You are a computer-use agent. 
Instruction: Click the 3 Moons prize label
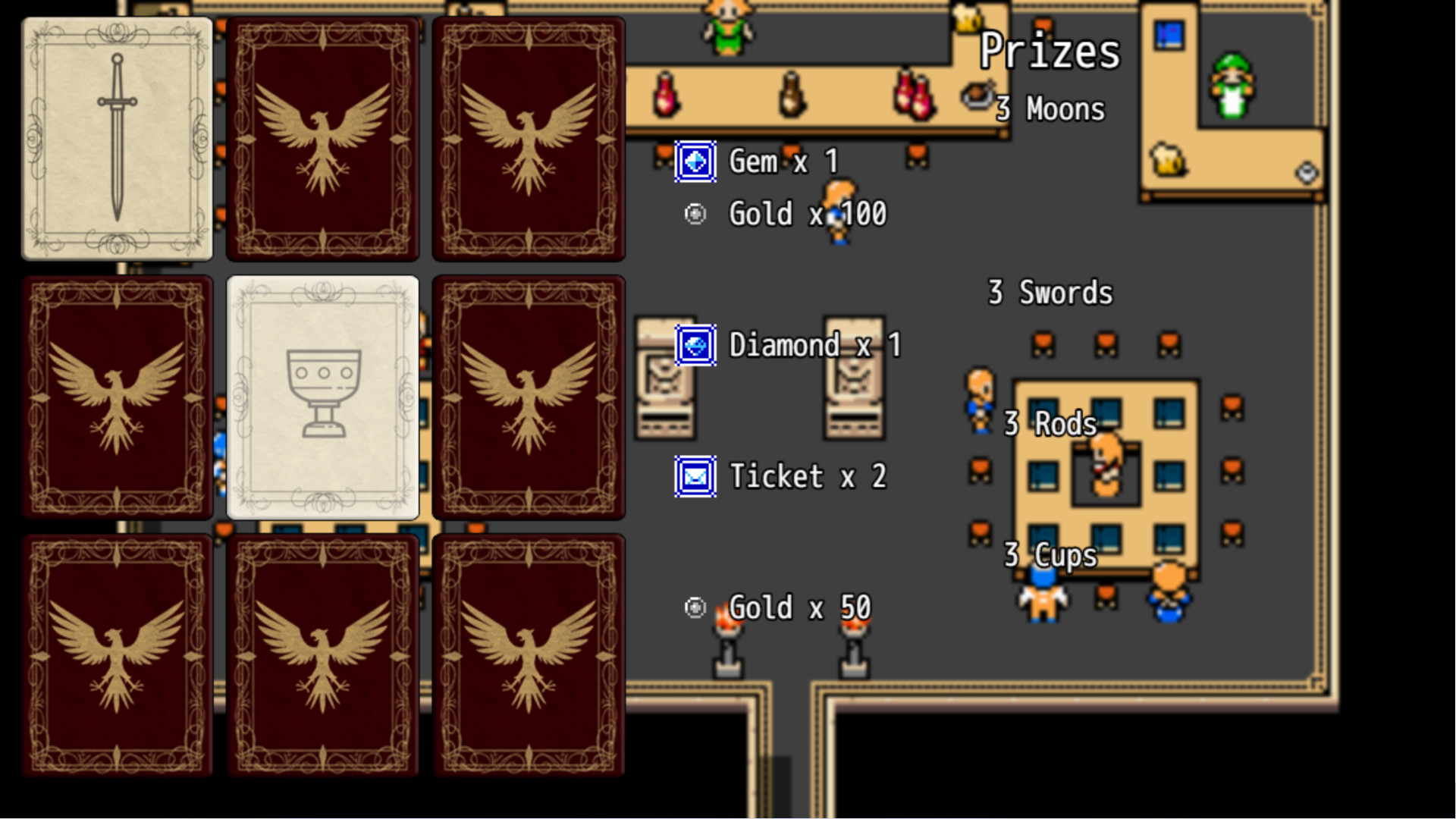coord(1051,108)
